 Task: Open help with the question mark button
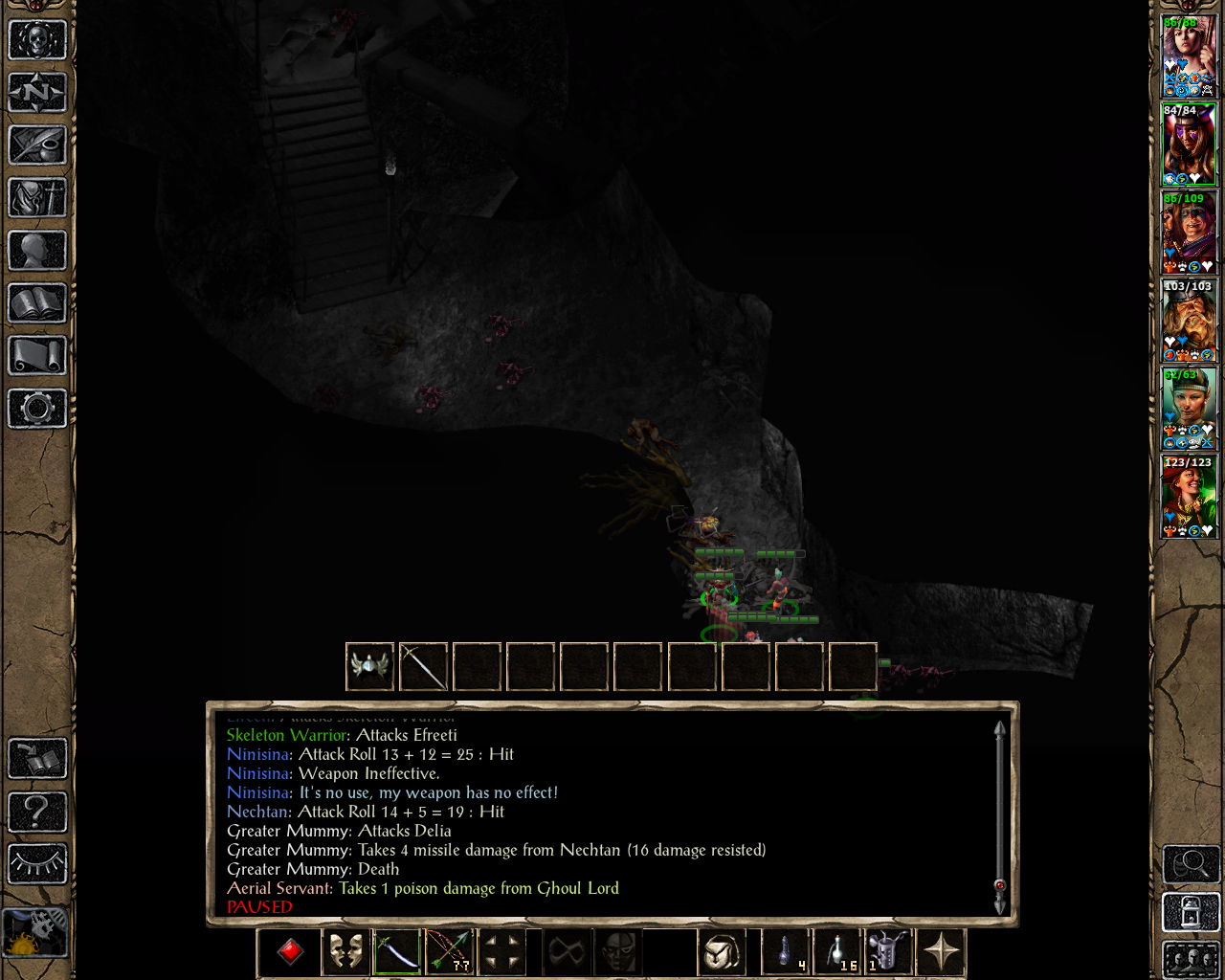coord(36,812)
